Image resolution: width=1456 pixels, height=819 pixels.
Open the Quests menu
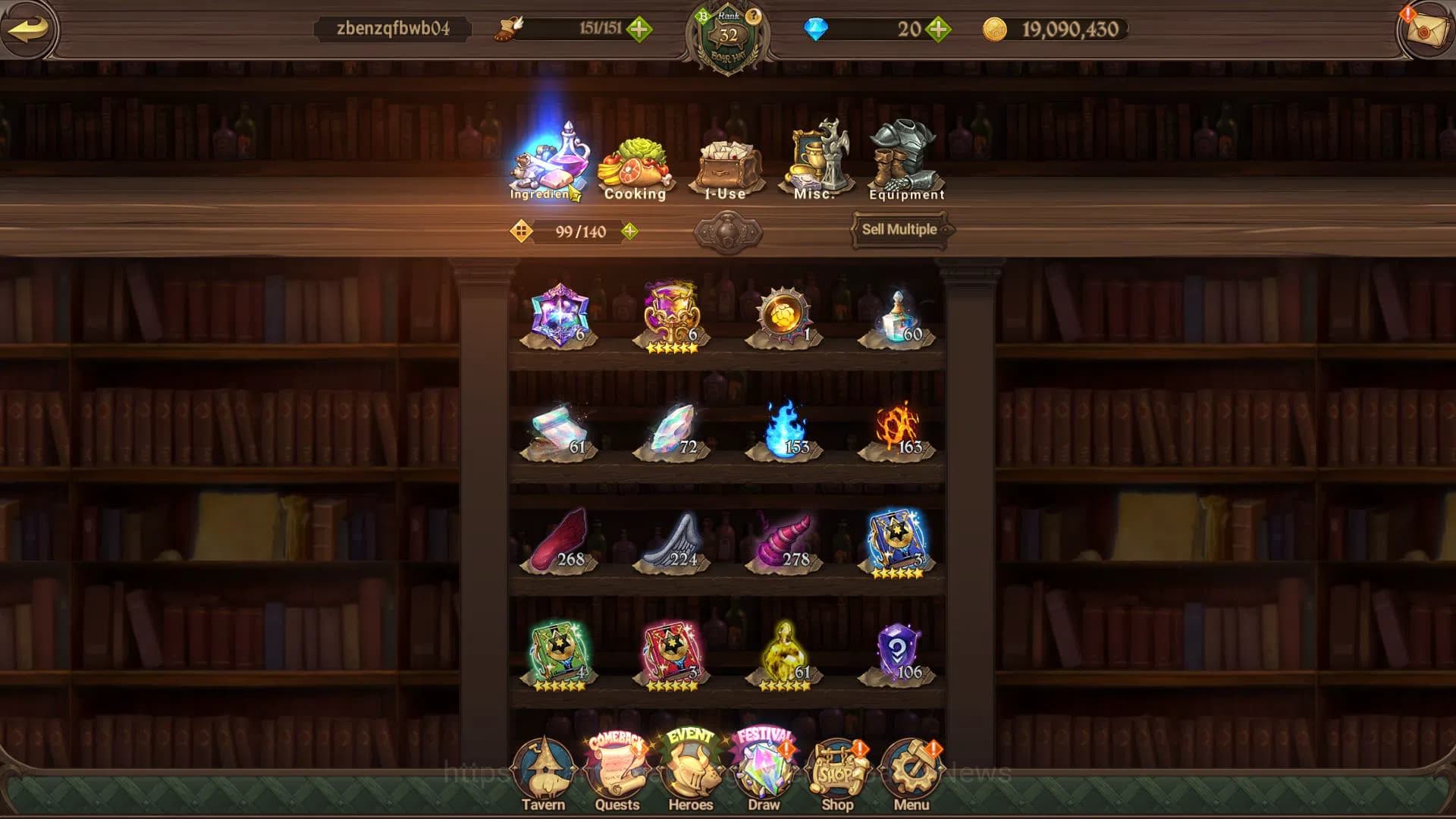click(x=617, y=775)
